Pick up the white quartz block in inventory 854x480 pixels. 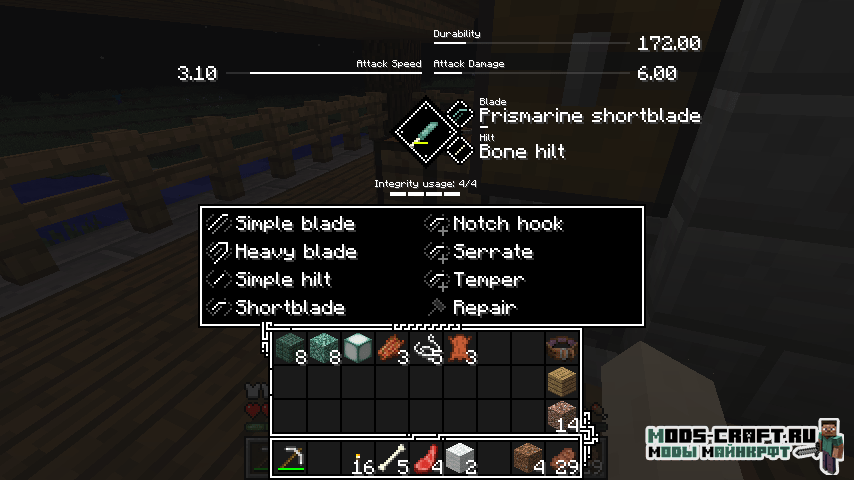coord(357,348)
